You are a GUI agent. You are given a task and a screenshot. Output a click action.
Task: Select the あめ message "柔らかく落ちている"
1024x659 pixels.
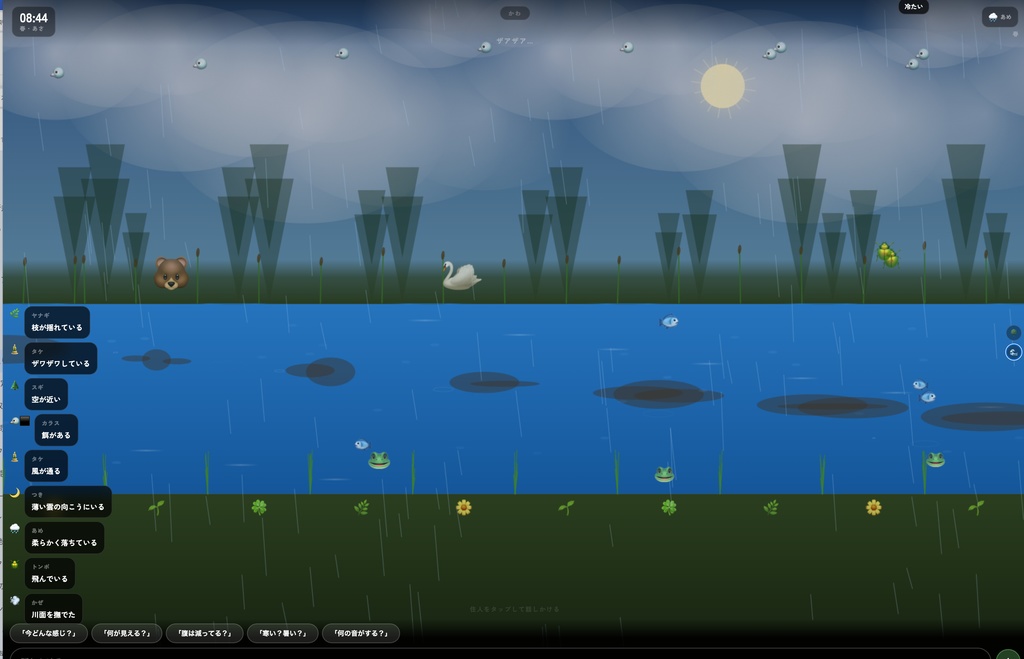point(64,538)
